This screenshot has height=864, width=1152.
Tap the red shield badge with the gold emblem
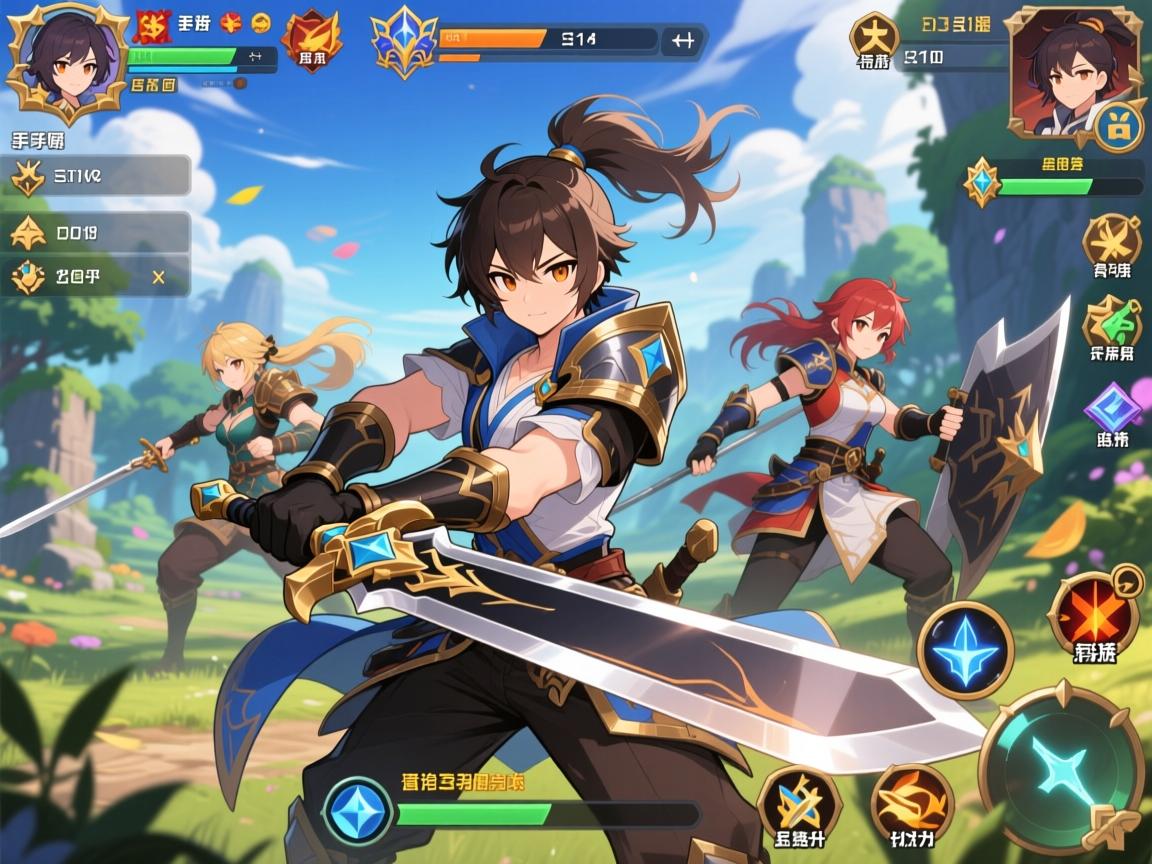tap(311, 40)
